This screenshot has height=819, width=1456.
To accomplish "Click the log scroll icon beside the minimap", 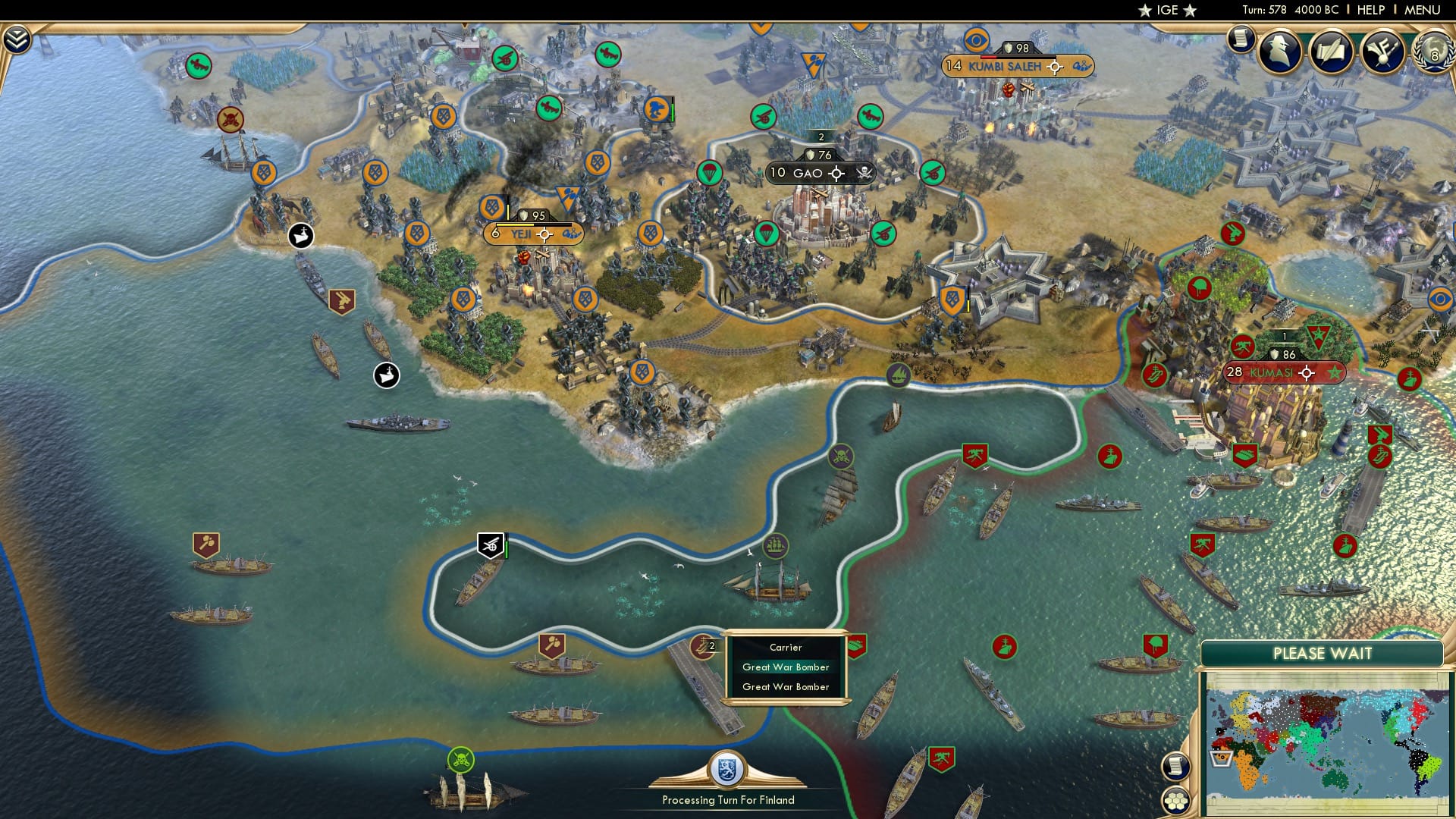I will [x=1175, y=767].
